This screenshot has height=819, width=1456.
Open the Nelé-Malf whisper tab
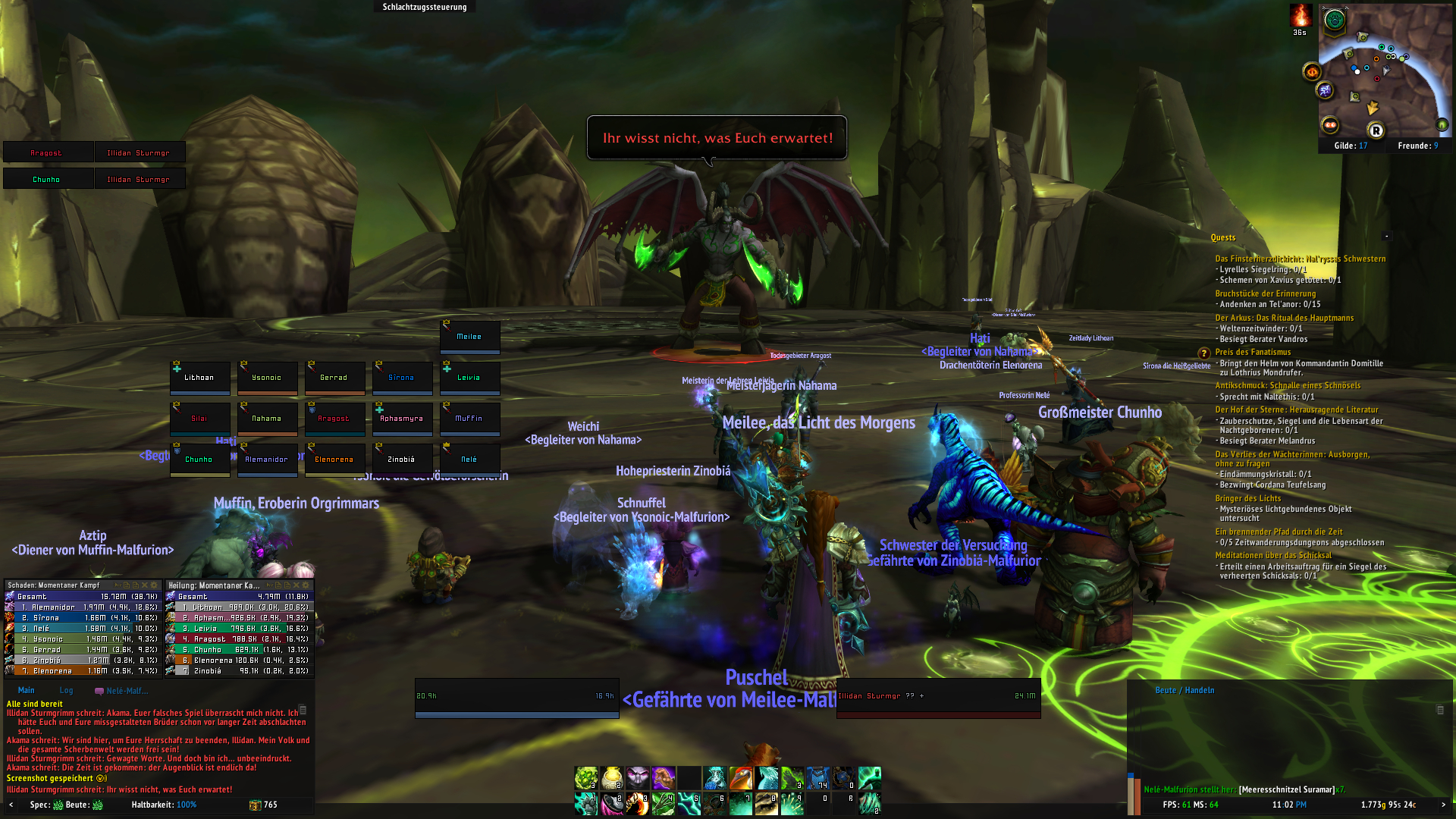[x=122, y=691]
